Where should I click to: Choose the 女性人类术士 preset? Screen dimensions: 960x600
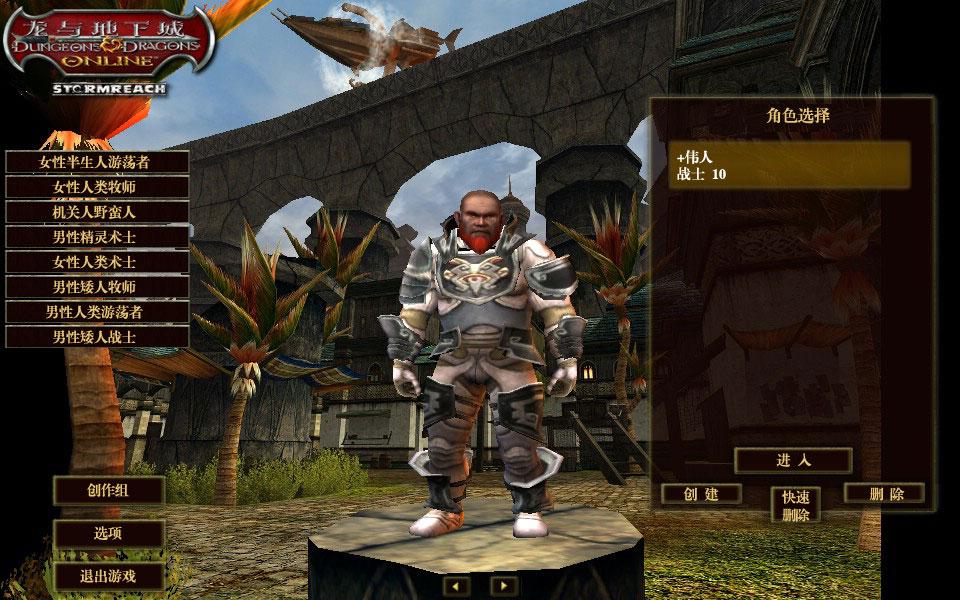point(96,262)
